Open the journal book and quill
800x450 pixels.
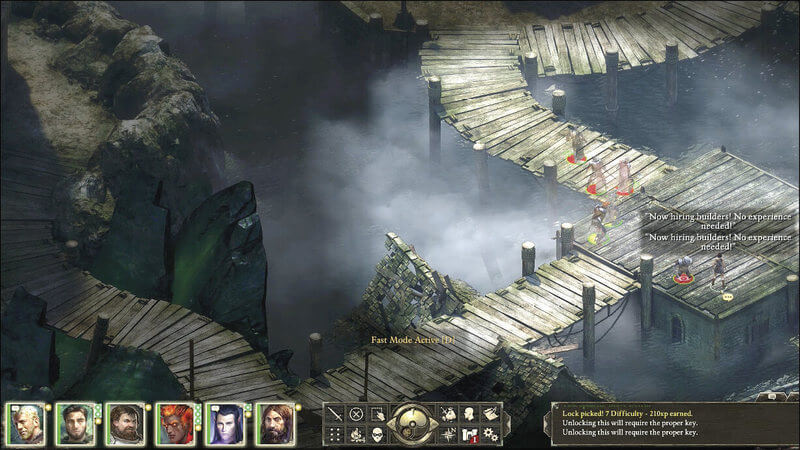click(x=490, y=414)
